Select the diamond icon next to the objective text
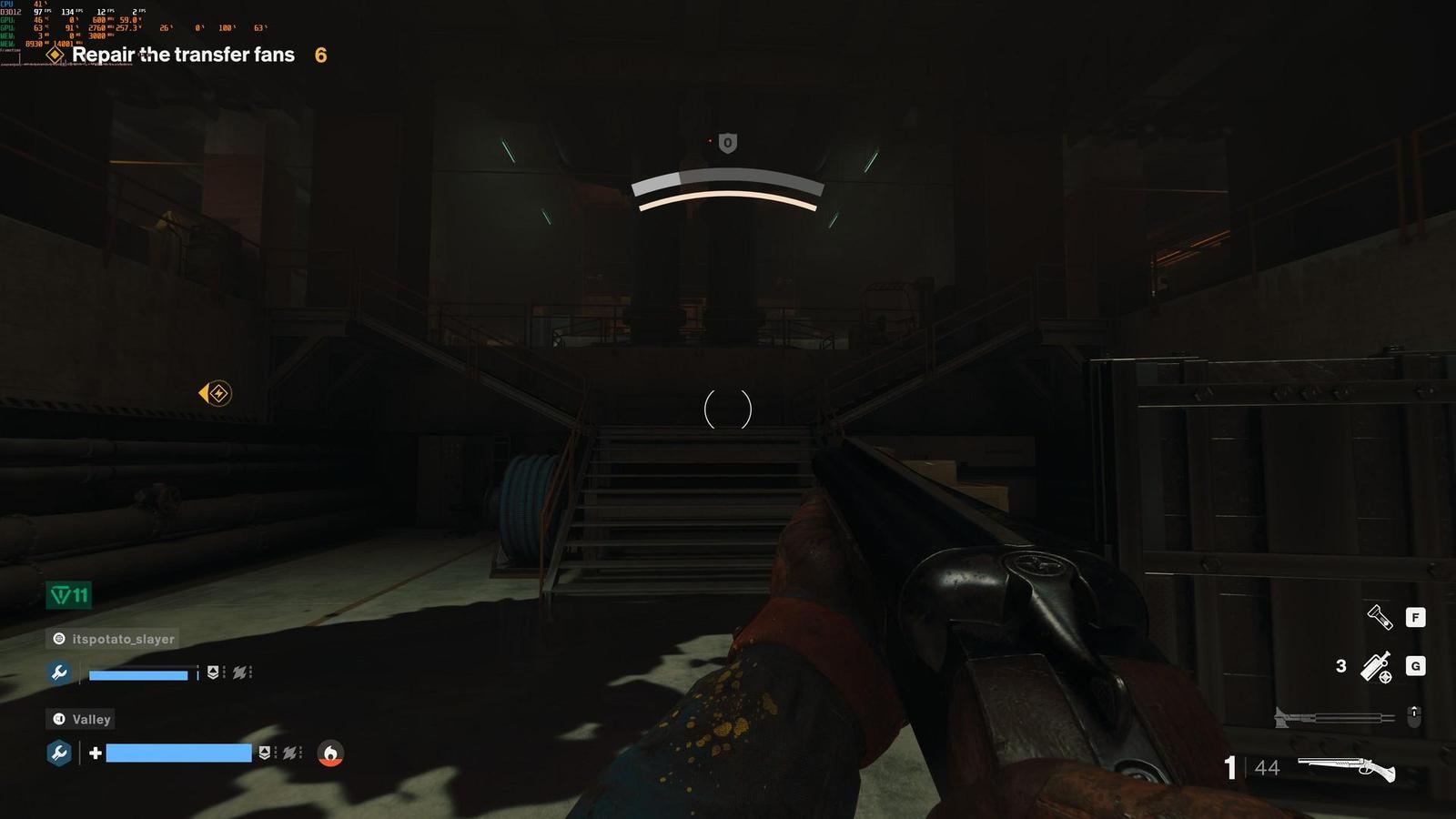 tap(53, 56)
